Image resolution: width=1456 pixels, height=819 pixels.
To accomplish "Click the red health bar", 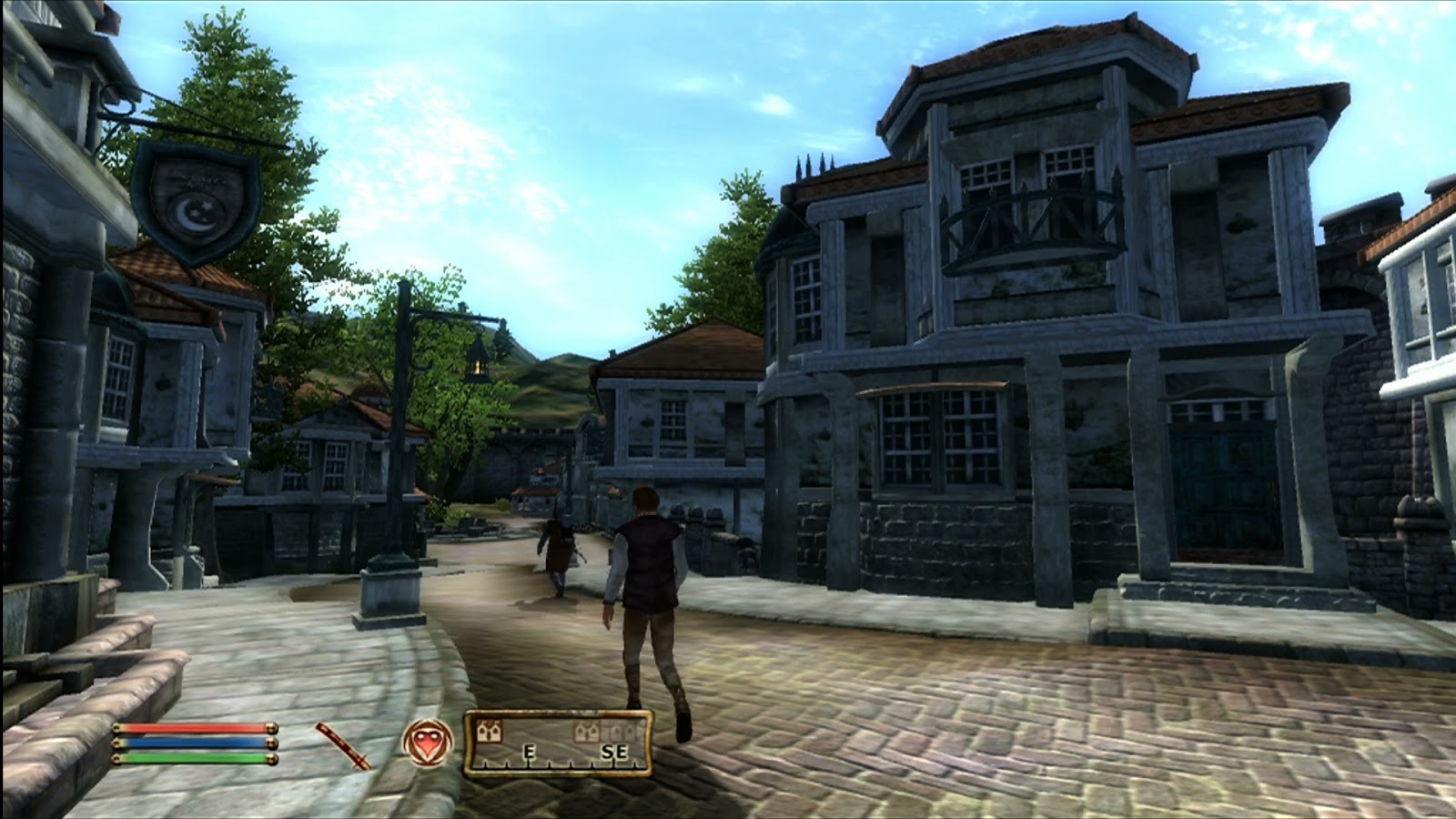I will pos(191,726).
